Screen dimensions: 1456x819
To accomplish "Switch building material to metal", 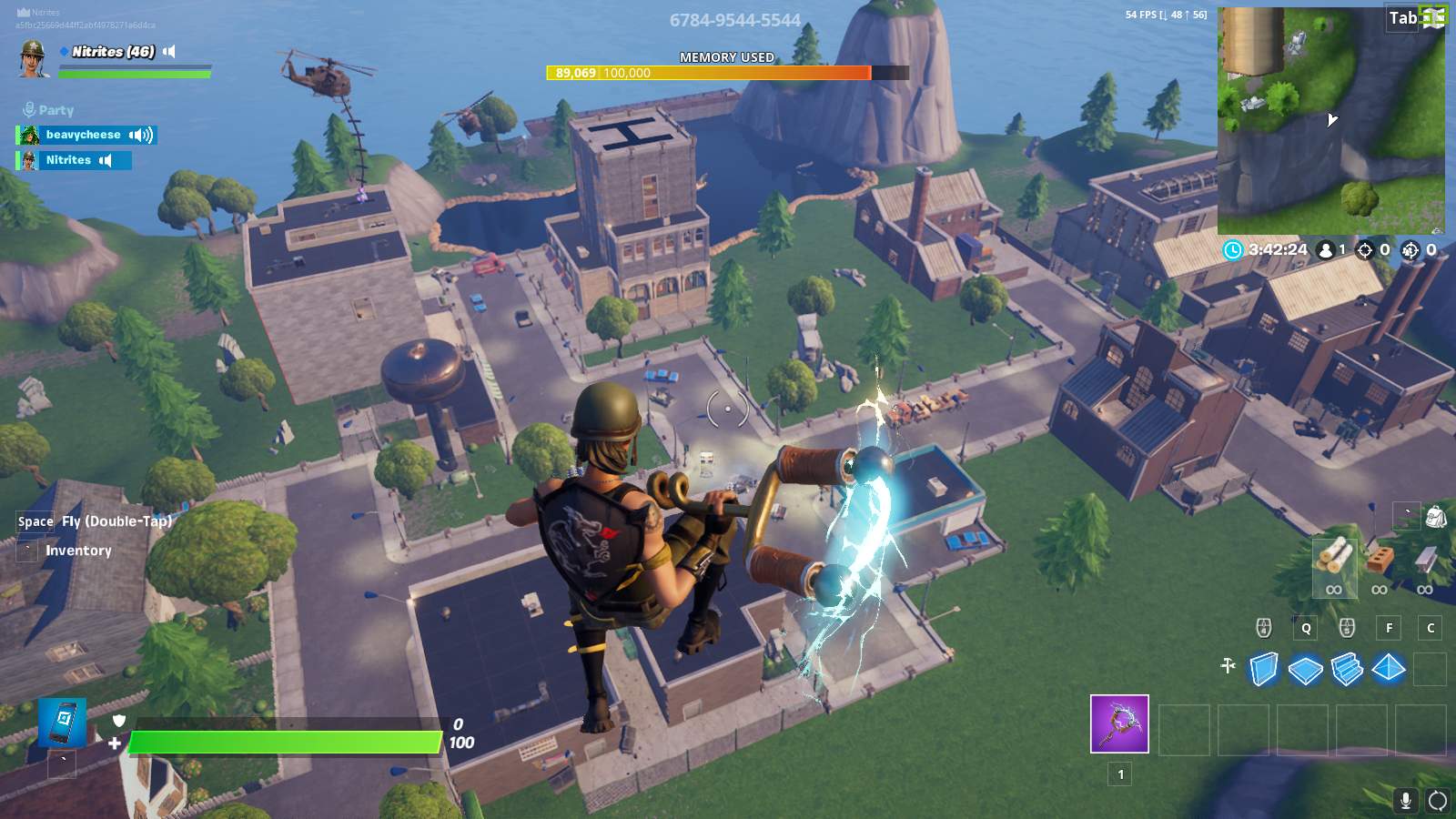I will [x=1425, y=557].
